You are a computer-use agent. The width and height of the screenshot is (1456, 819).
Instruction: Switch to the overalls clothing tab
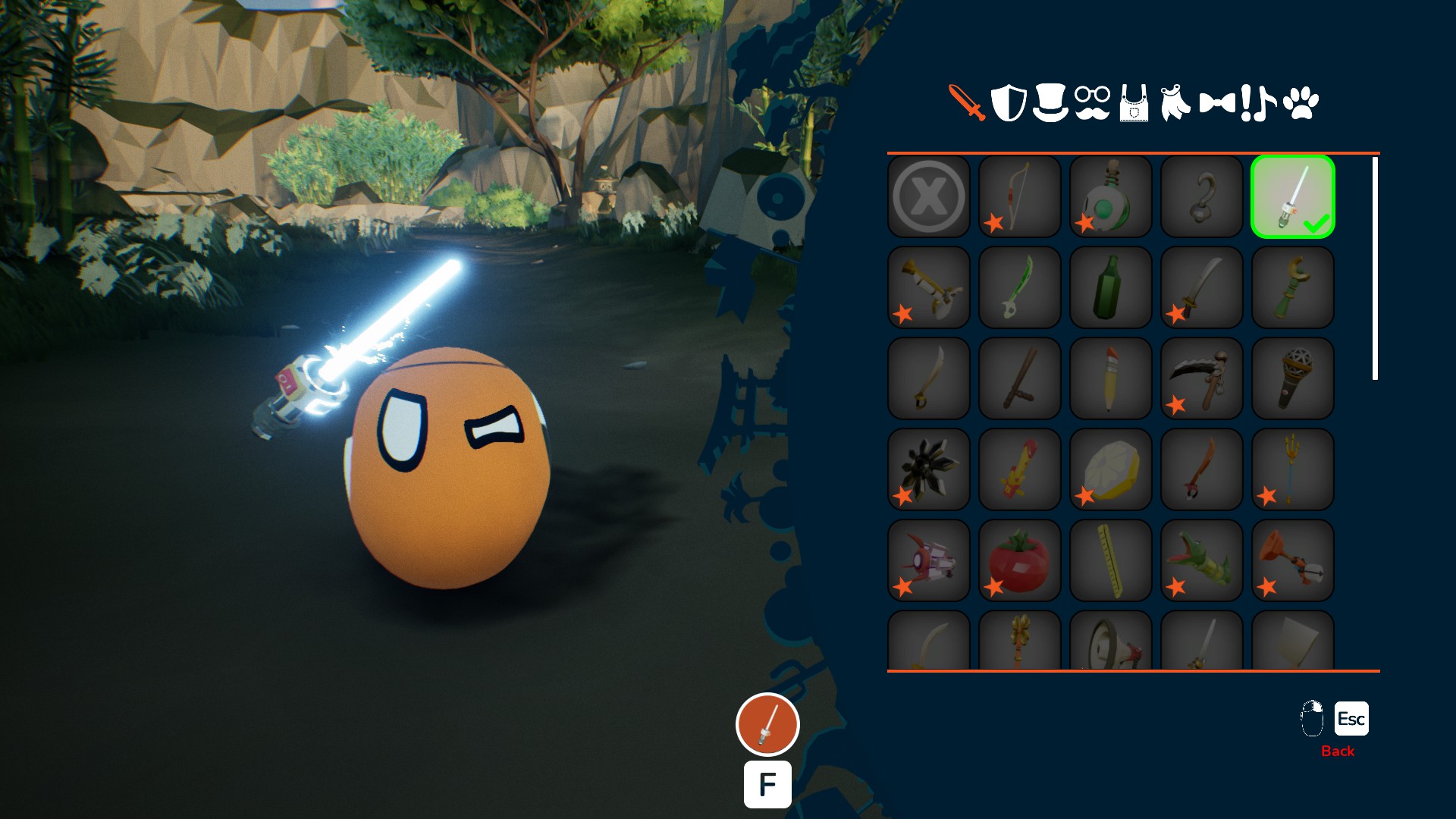(x=1134, y=103)
